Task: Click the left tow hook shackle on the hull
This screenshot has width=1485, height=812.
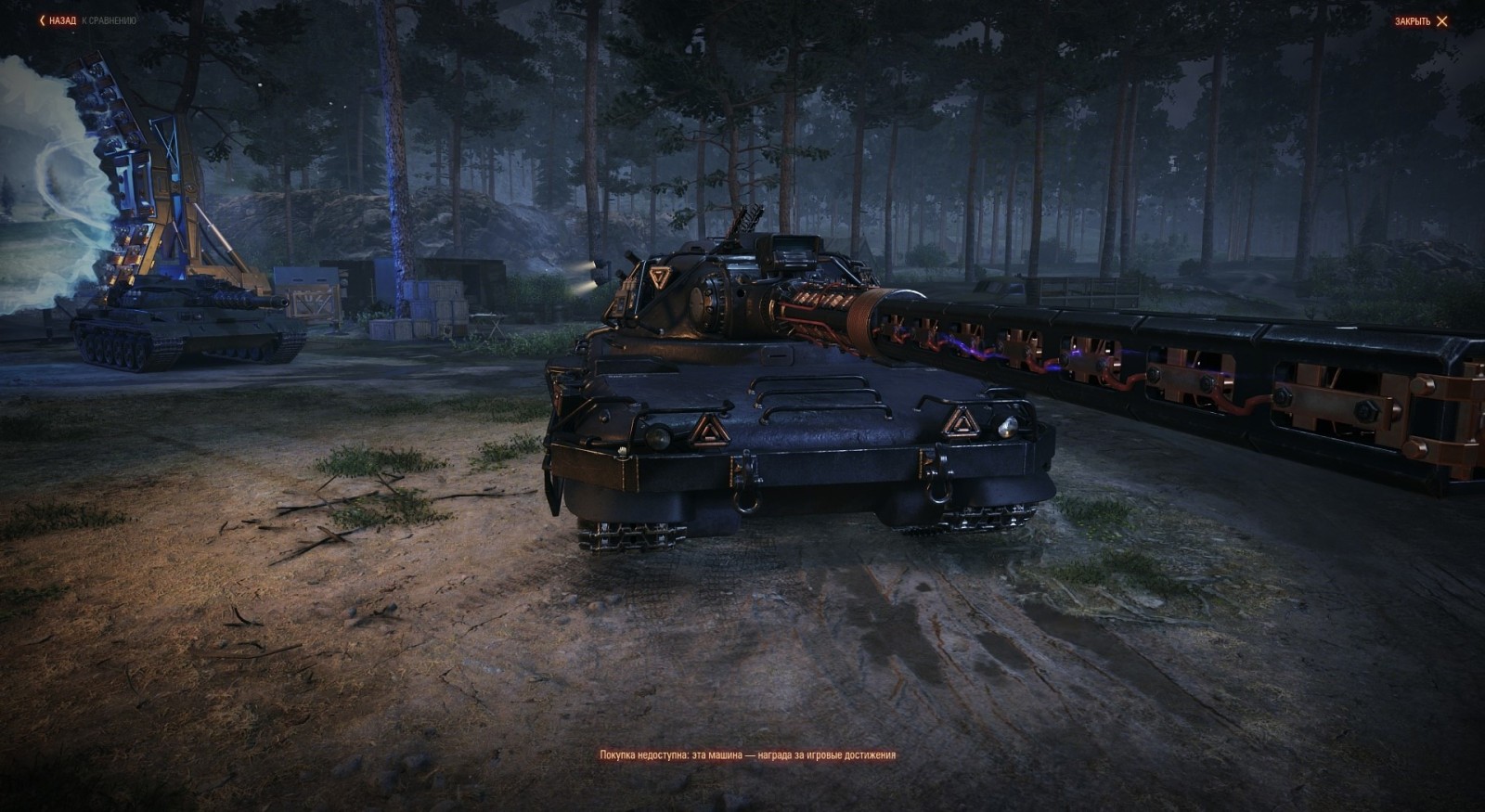Action: click(x=749, y=492)
